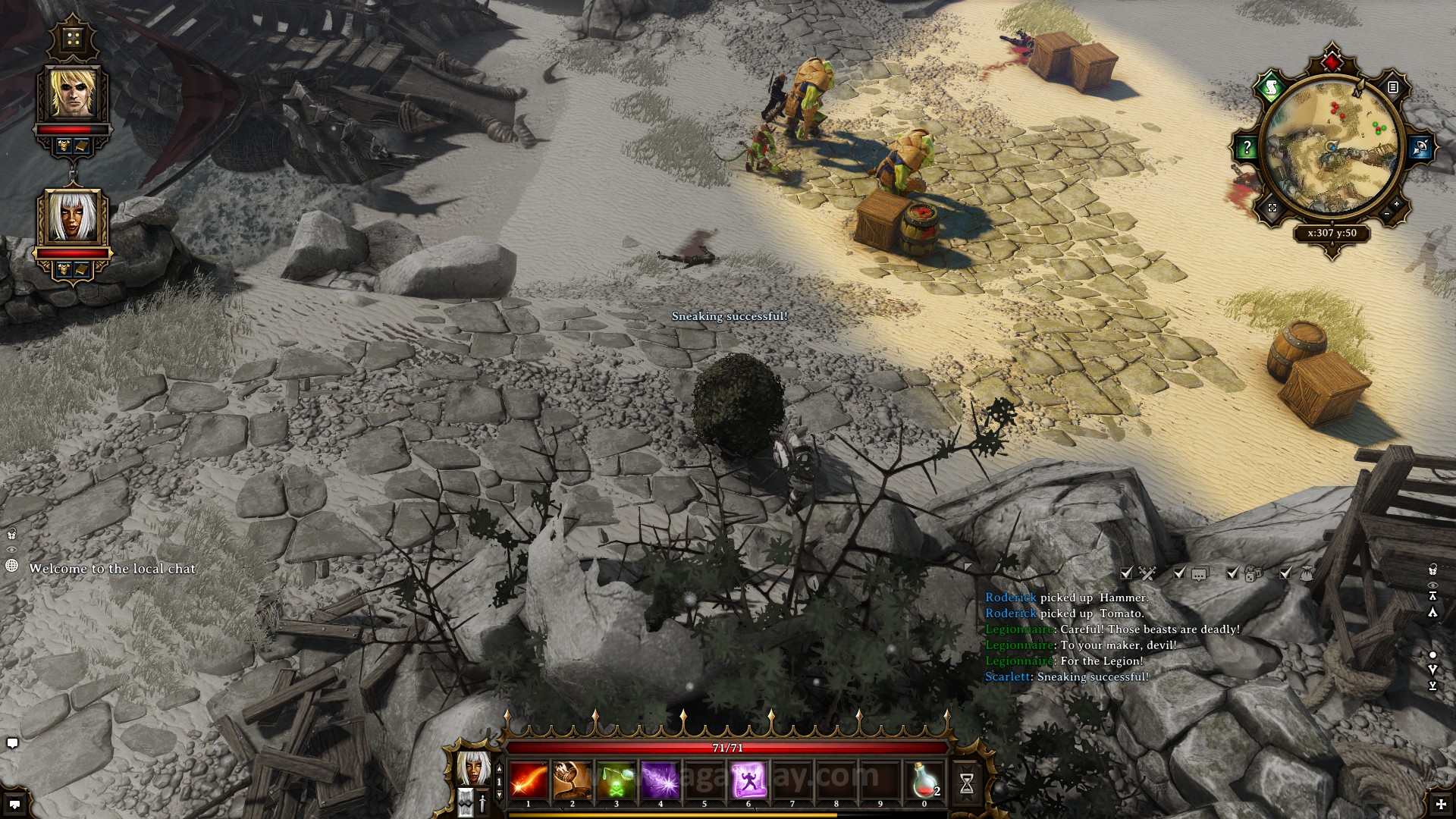Open the list menu button beside minimap

pyautogui.click(x=1392, y=88)
